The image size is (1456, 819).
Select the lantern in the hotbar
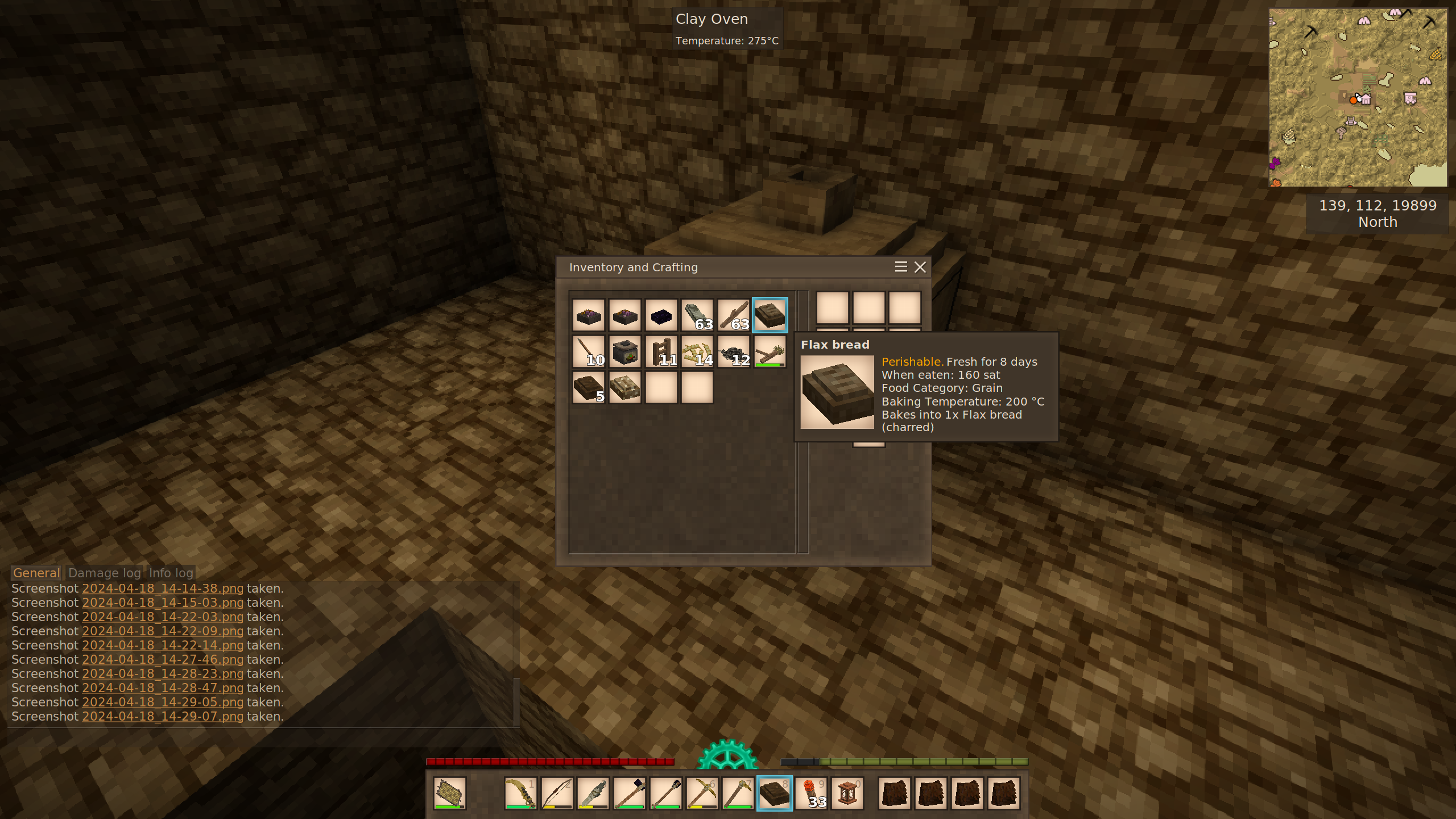pyautogui.click(x=847, y=793)
